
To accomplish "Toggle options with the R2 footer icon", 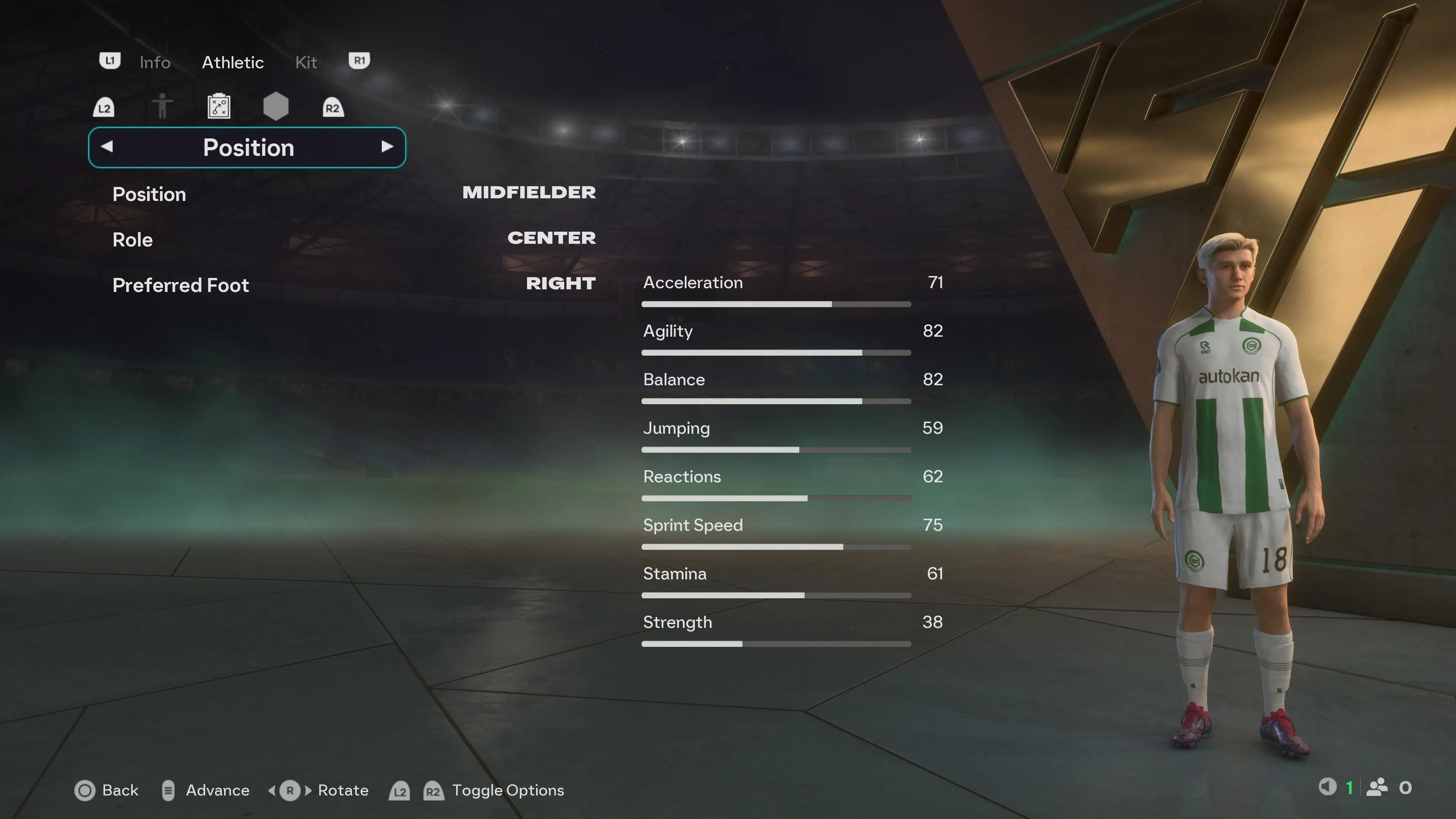I will 434,792.
